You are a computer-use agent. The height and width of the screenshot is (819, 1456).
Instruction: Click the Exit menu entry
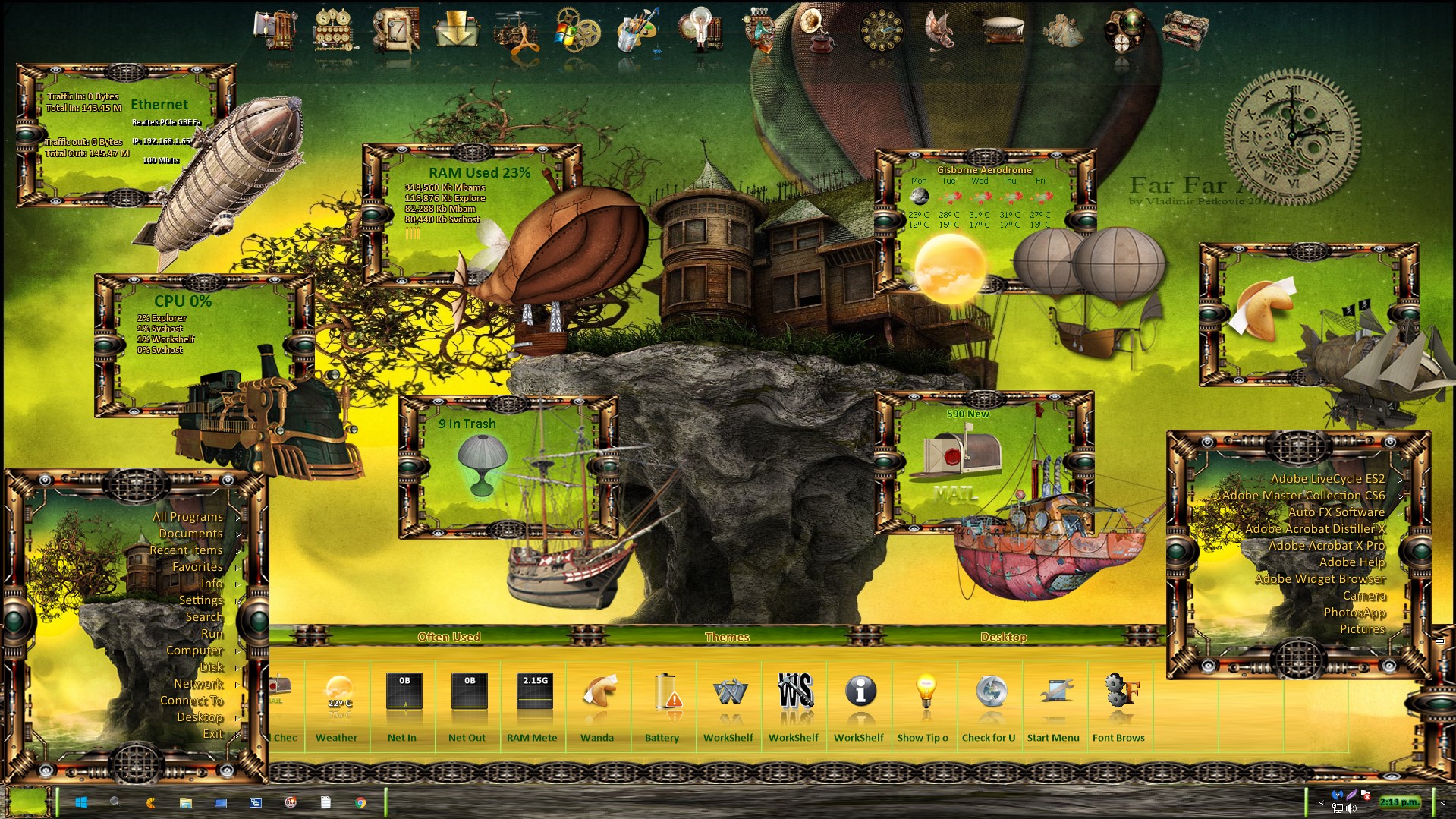(x=212, y=734)
